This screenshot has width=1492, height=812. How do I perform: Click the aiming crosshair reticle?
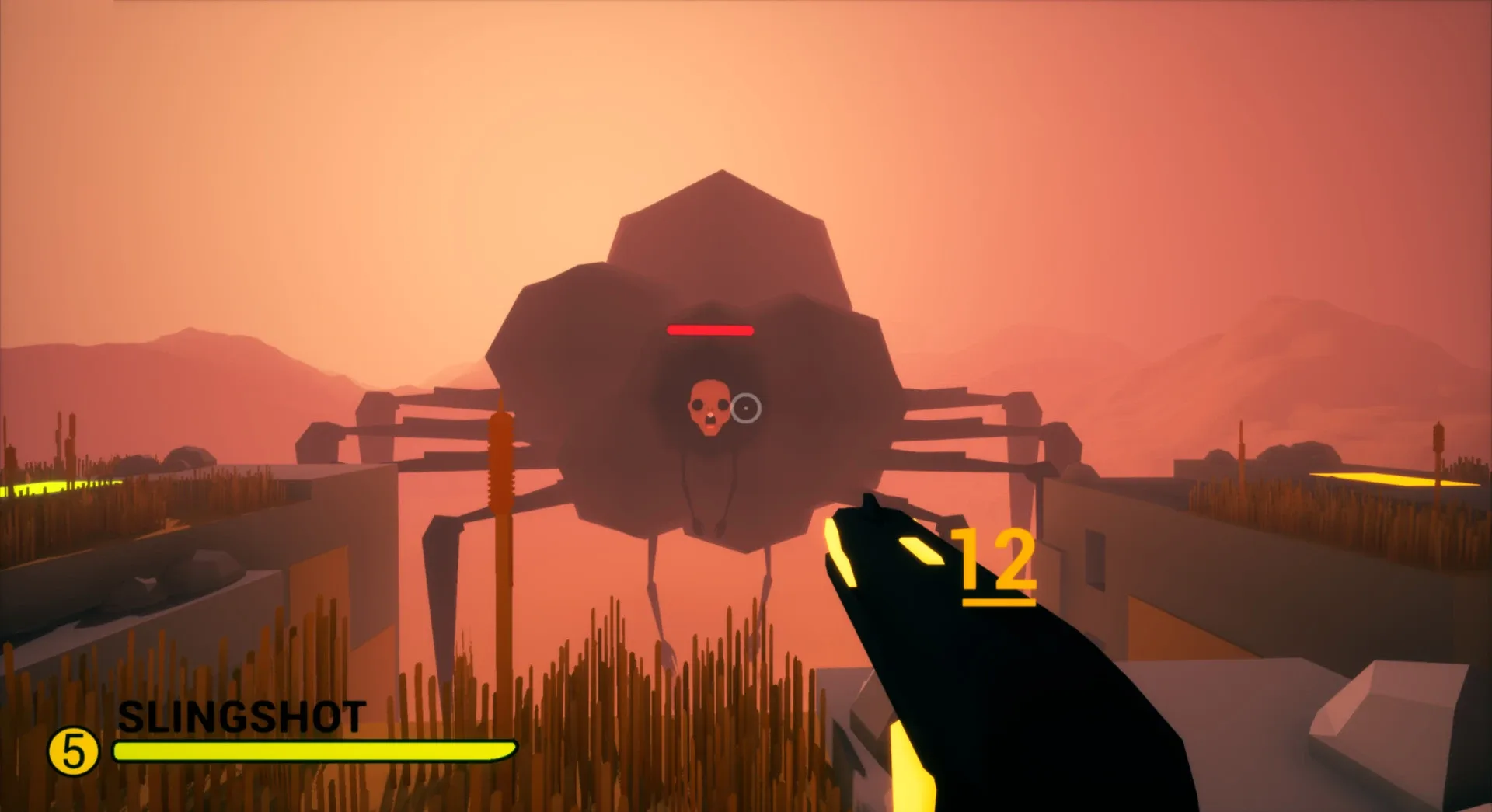[746, 406]
